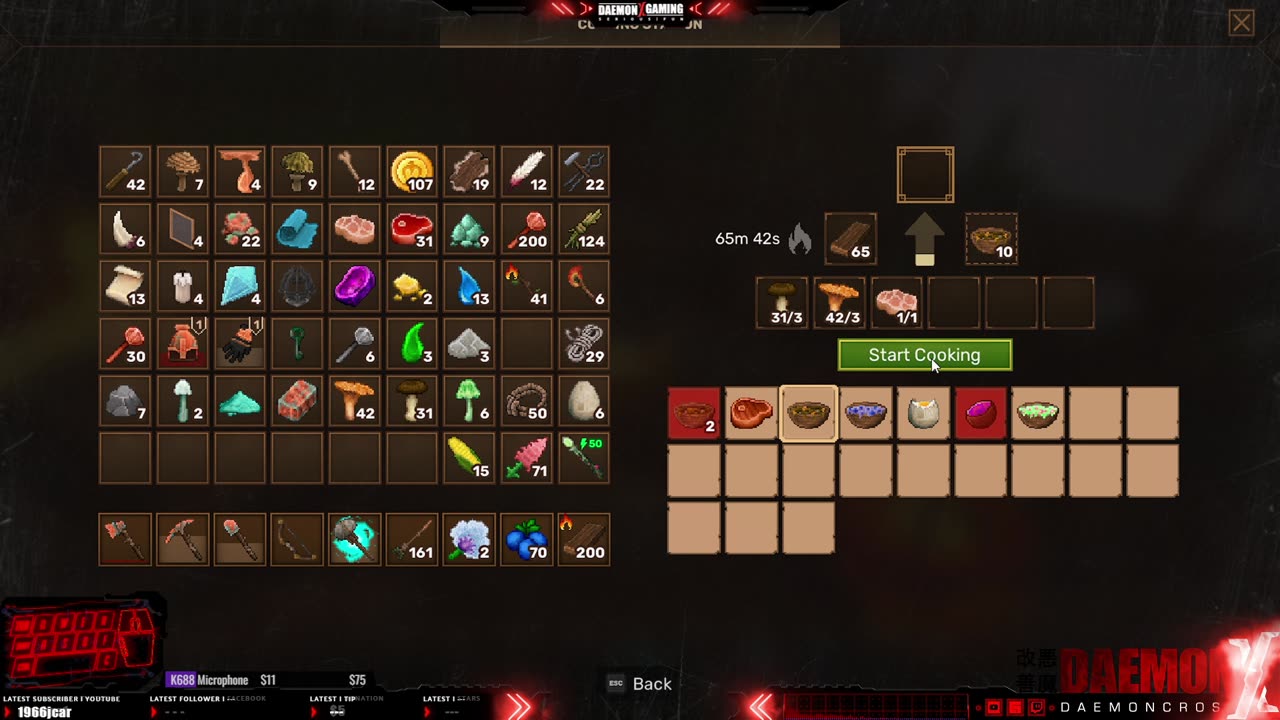Click the output dish slot showing 10
Screen dimensions: 1280x720
pos(991,239)
